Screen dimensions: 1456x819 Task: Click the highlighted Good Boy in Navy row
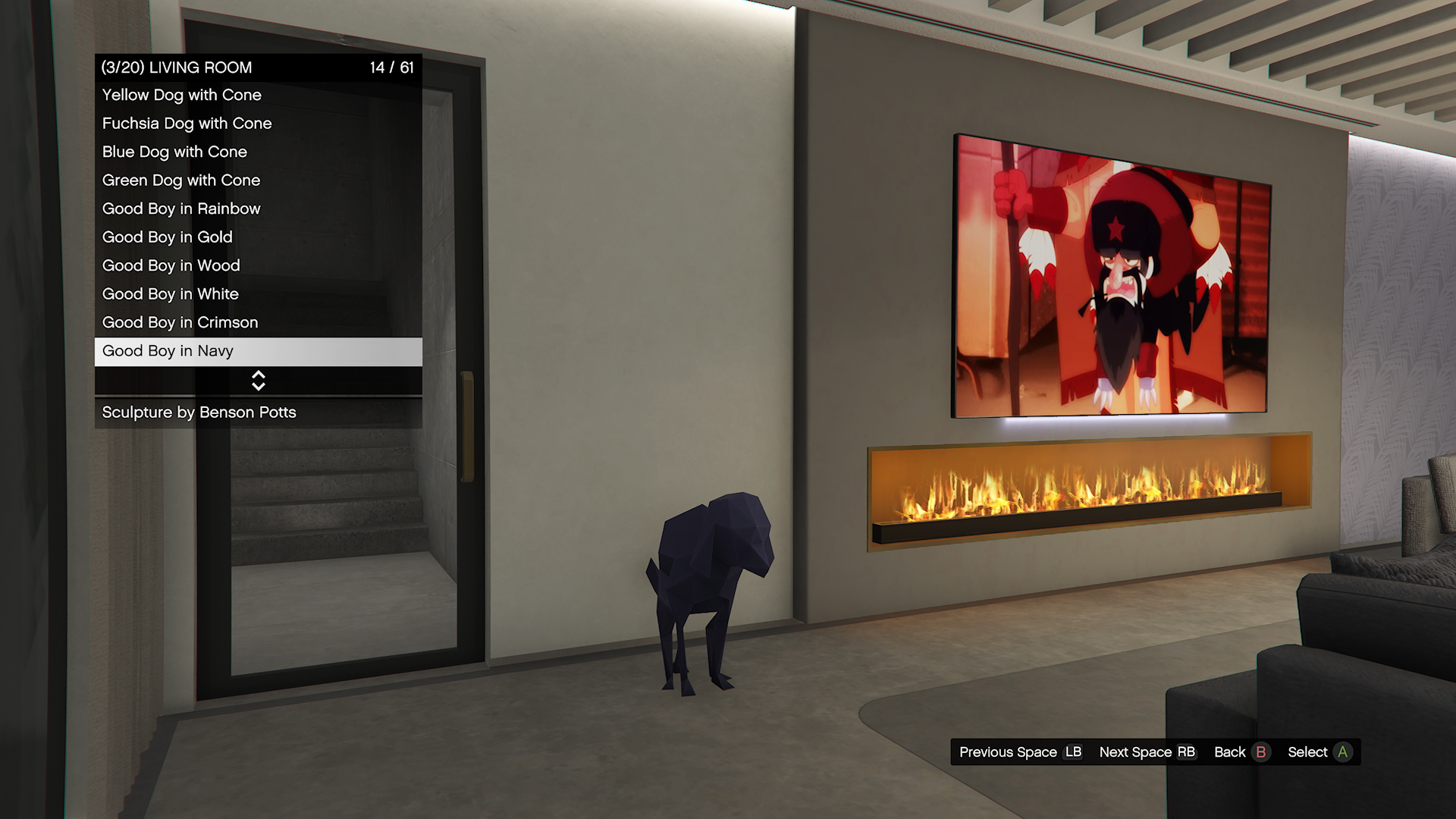(258, 351)
